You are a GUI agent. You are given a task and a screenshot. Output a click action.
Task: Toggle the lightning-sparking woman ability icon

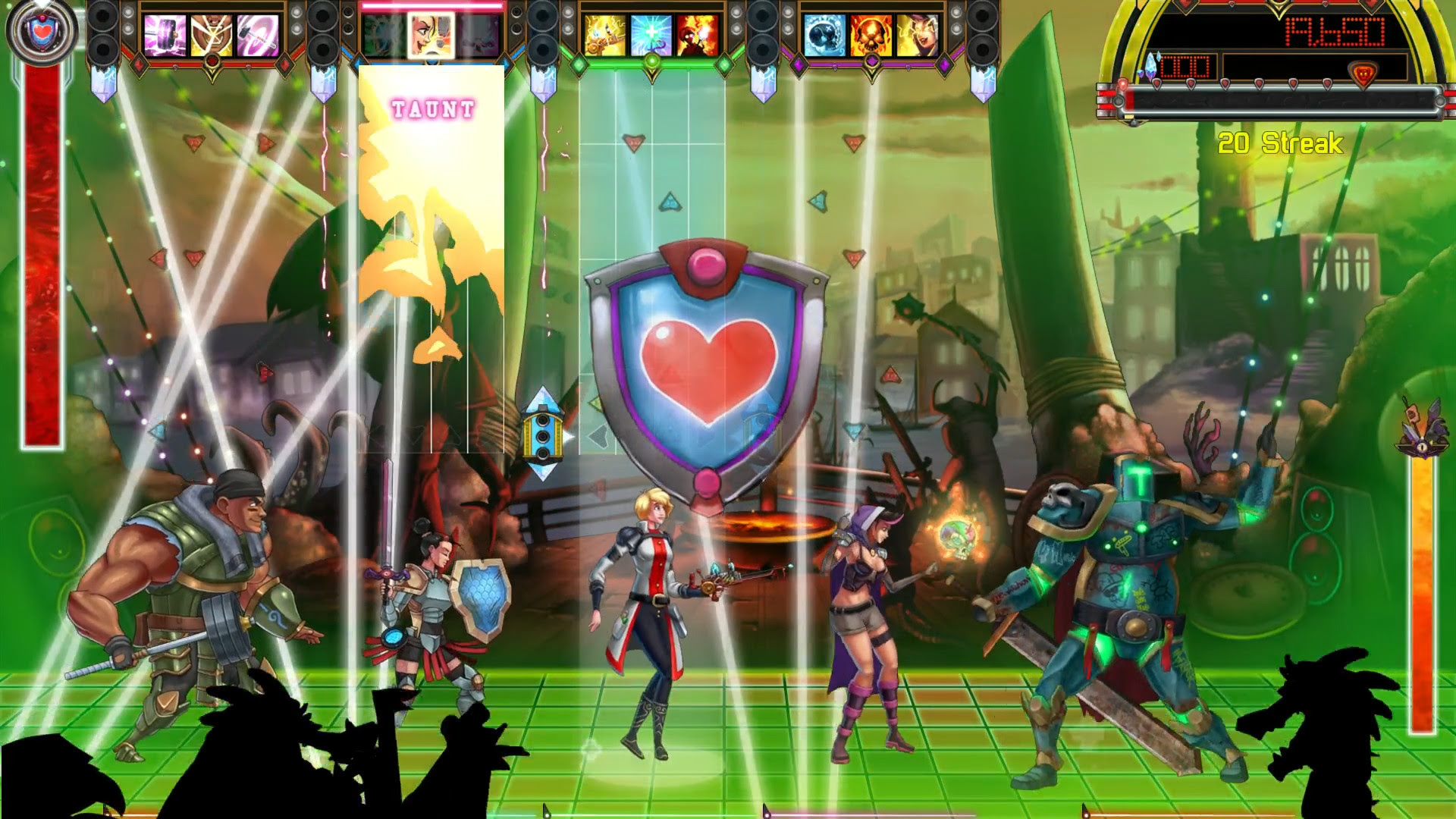pyautogui.click(x=918, y=34)
